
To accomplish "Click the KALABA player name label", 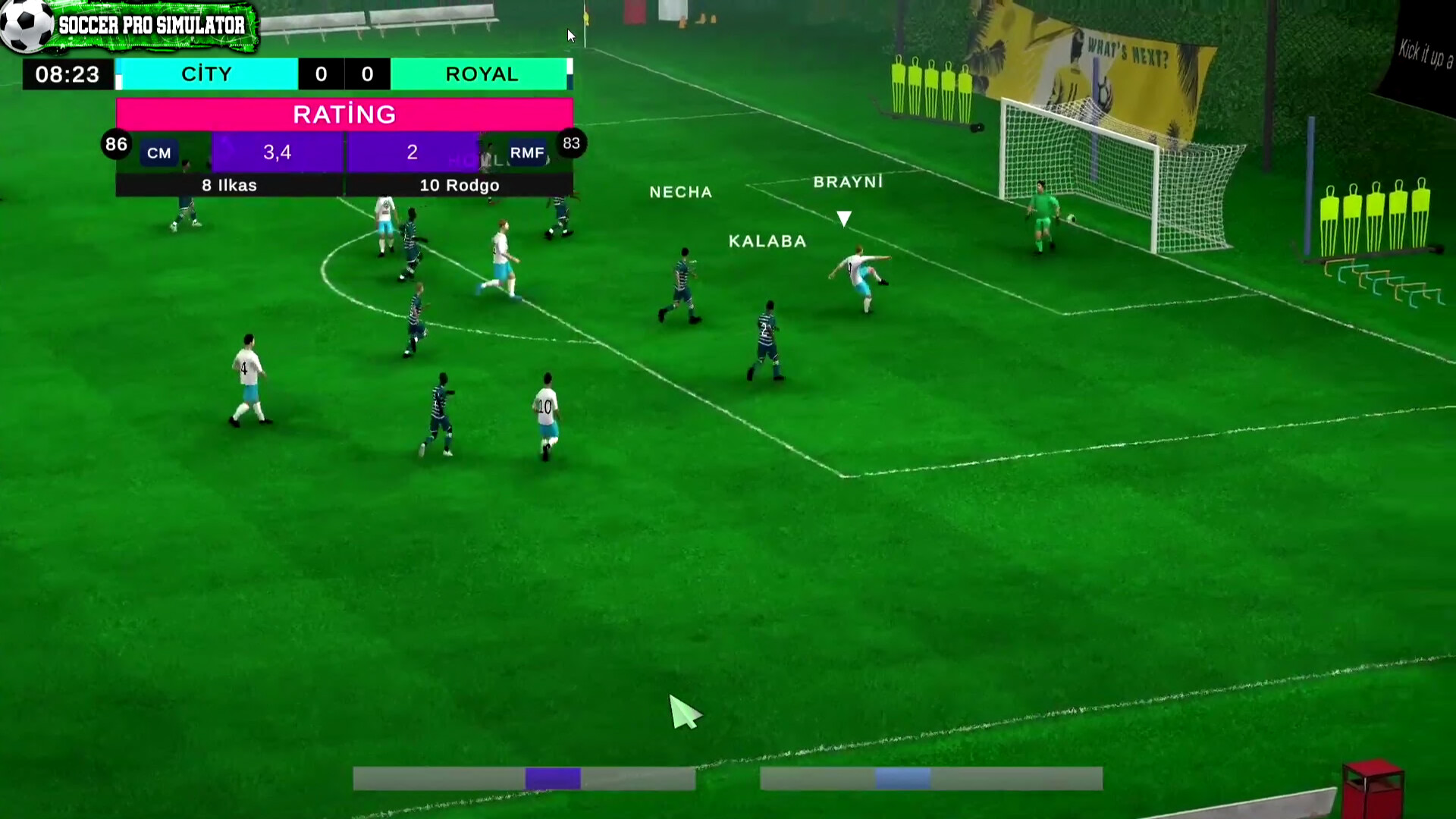I will tap(767, 241).
